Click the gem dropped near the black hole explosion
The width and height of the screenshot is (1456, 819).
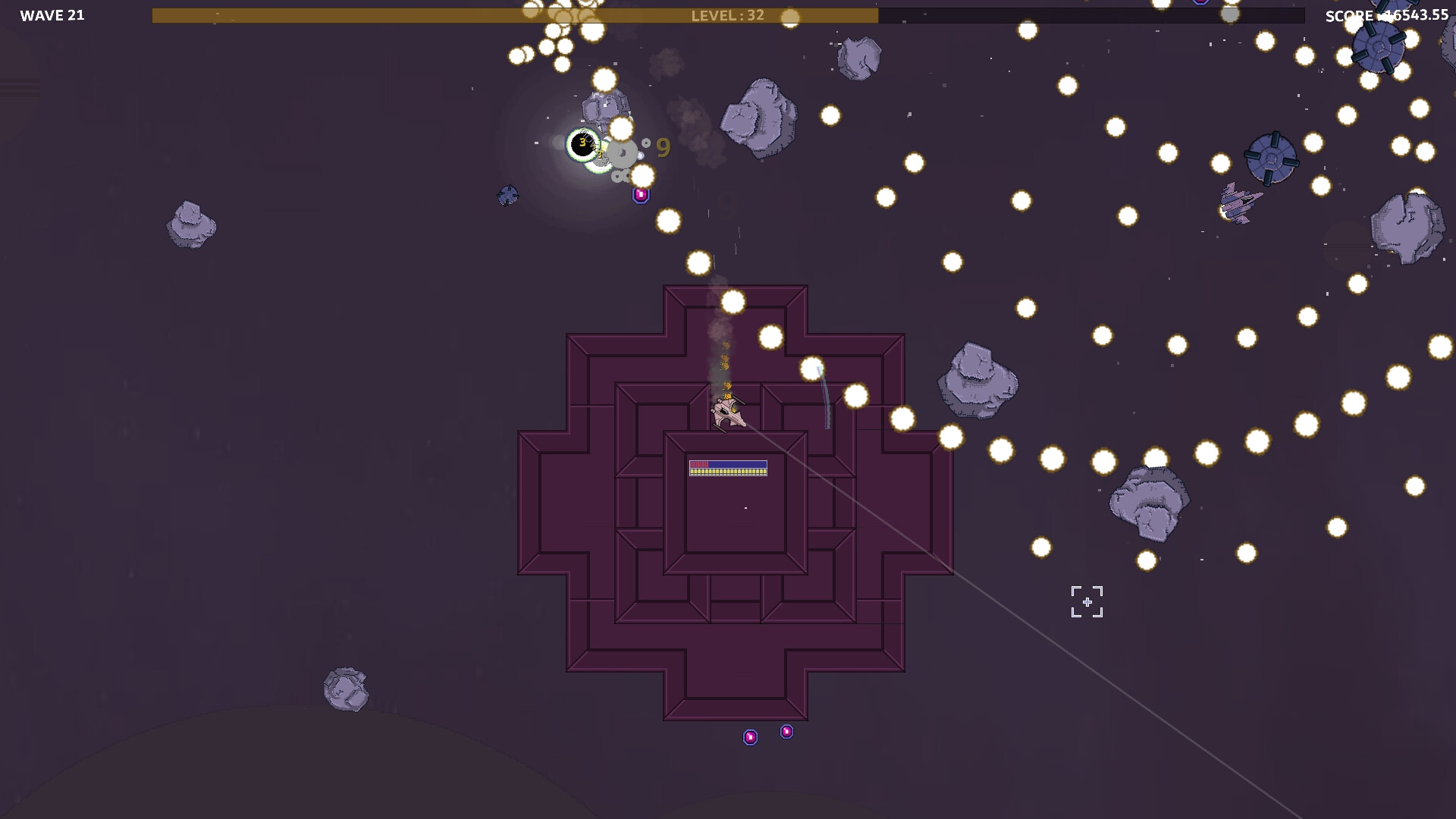(x=642, y=194)
